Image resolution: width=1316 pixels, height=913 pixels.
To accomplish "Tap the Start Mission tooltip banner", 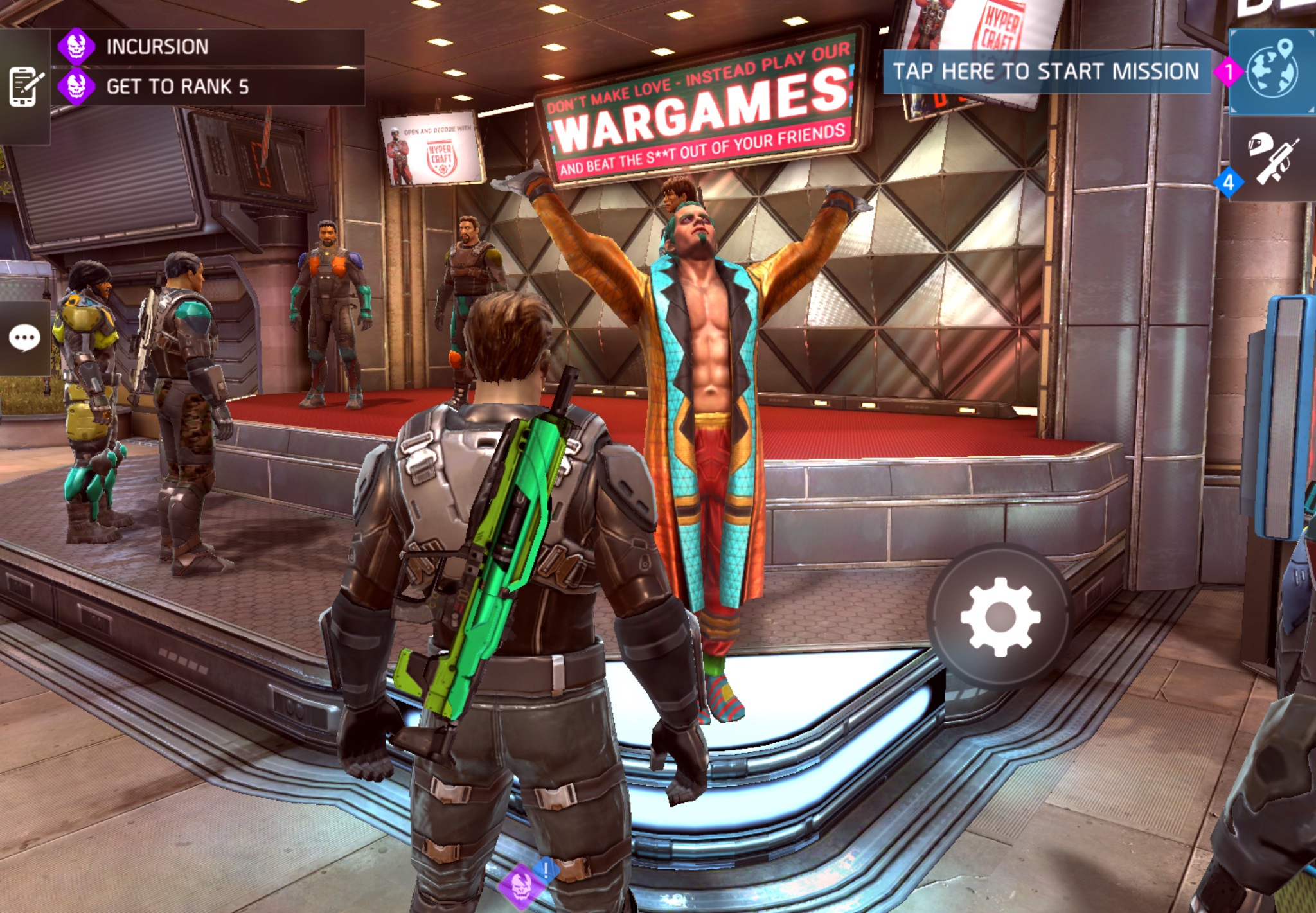I will click(1046, 71).
